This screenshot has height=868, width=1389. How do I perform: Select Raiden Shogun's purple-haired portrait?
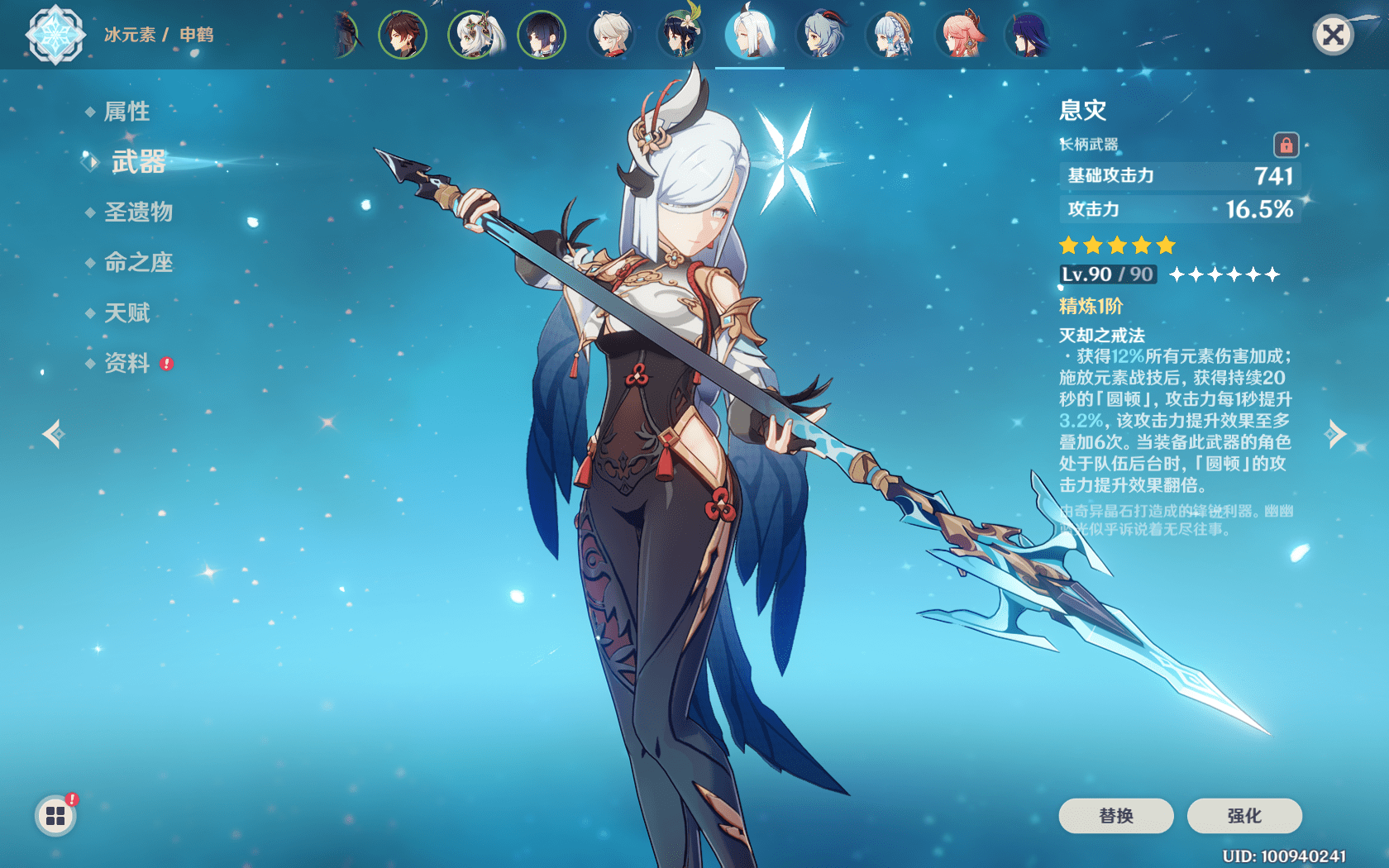tap(1029, 36)
